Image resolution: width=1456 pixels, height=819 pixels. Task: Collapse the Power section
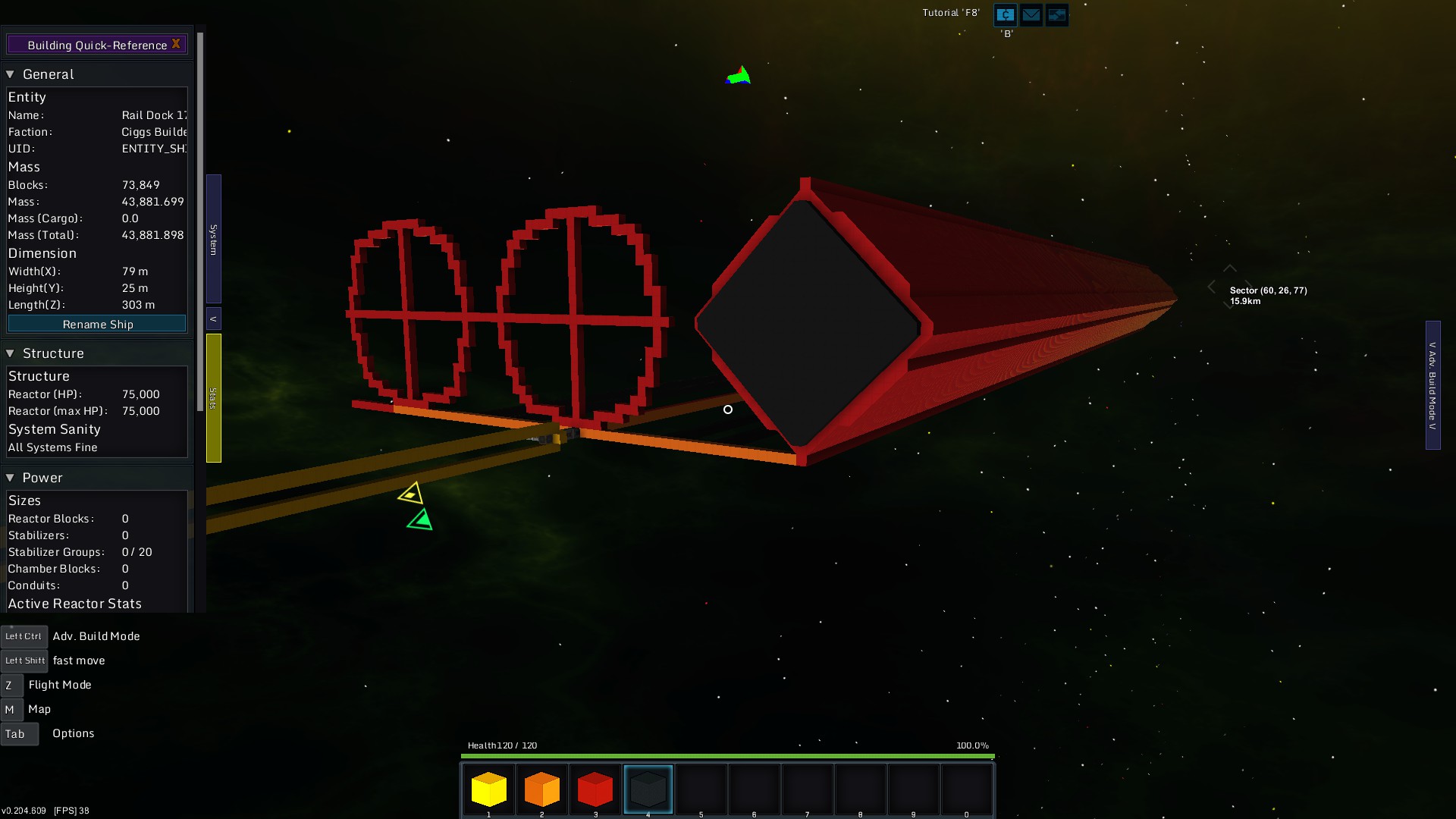pyautogui.click(x=11, y=478)
